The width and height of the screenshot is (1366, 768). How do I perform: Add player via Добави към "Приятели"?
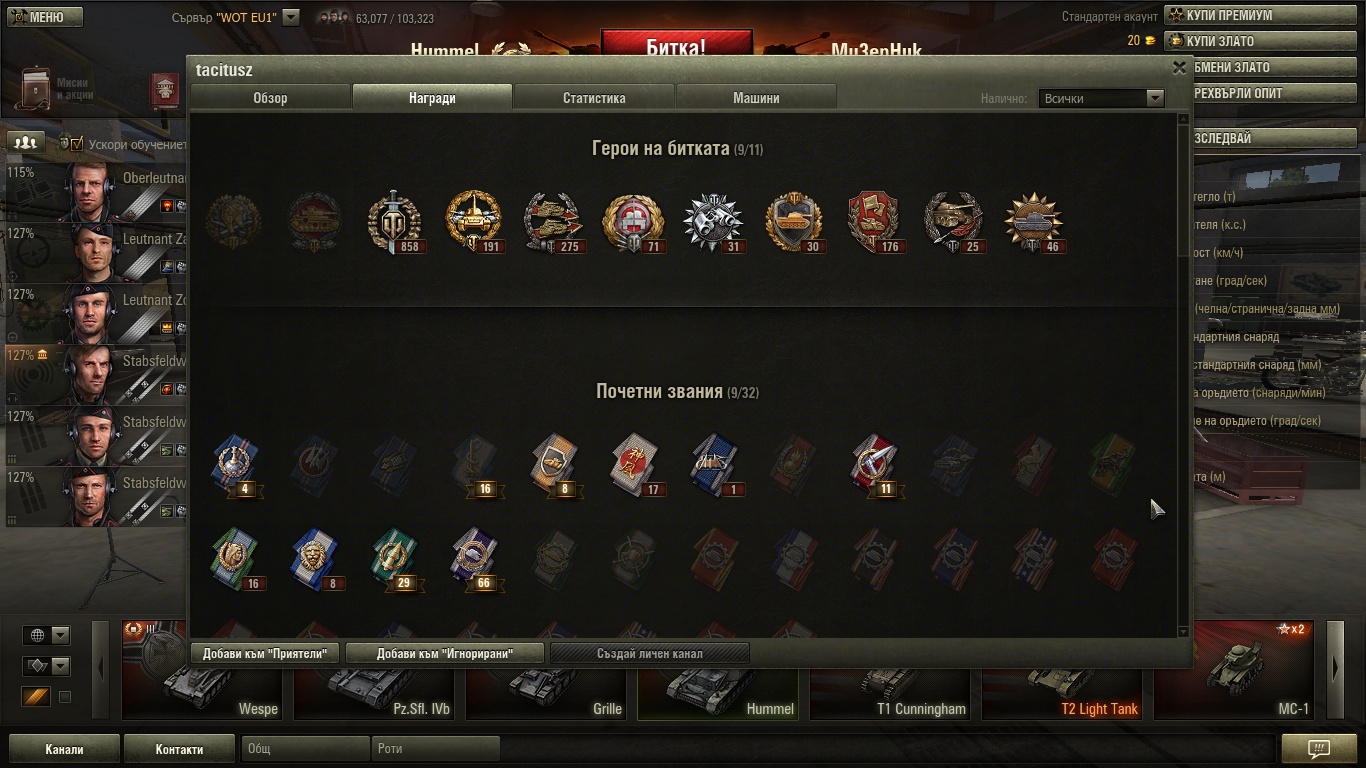tap(265, 654)
